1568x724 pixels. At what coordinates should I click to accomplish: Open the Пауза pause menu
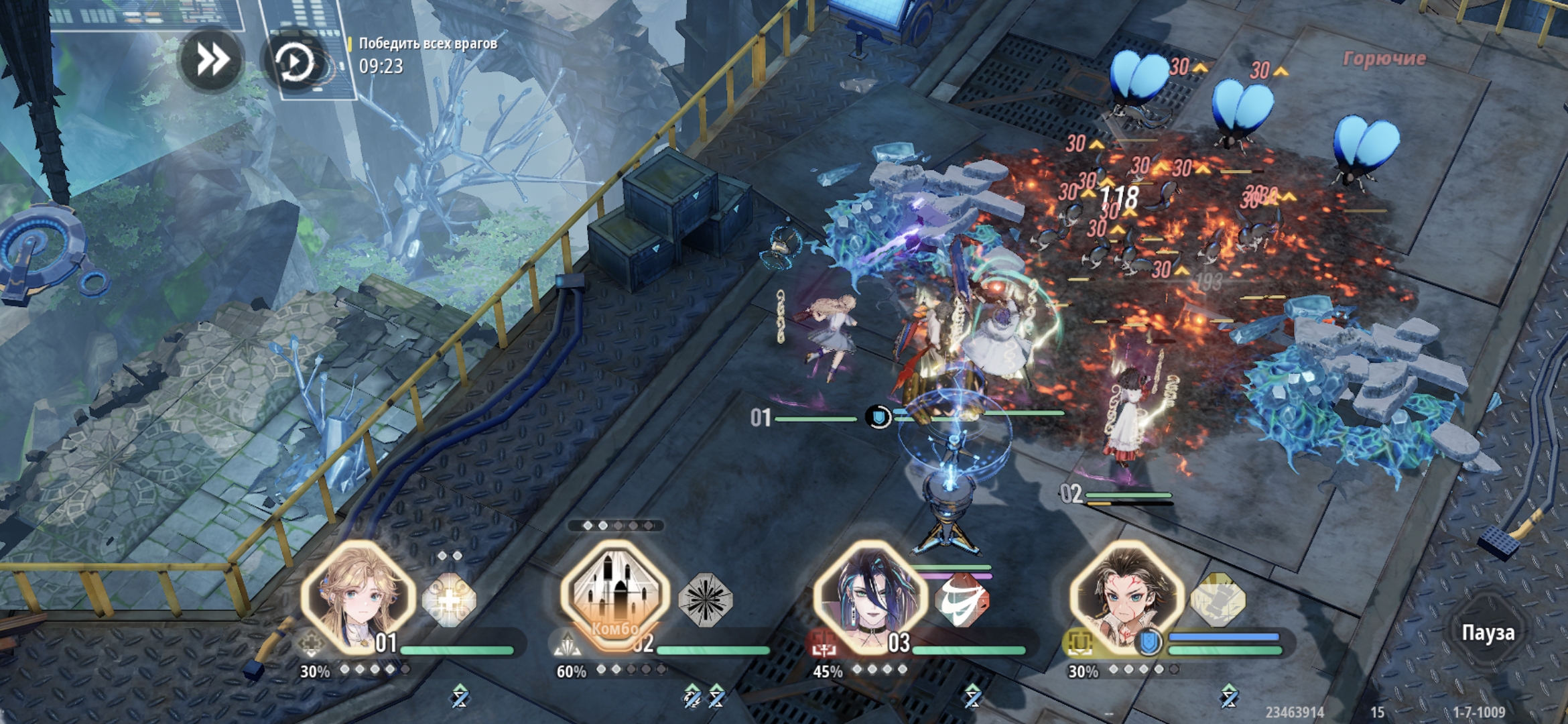tap(1488, 632)
